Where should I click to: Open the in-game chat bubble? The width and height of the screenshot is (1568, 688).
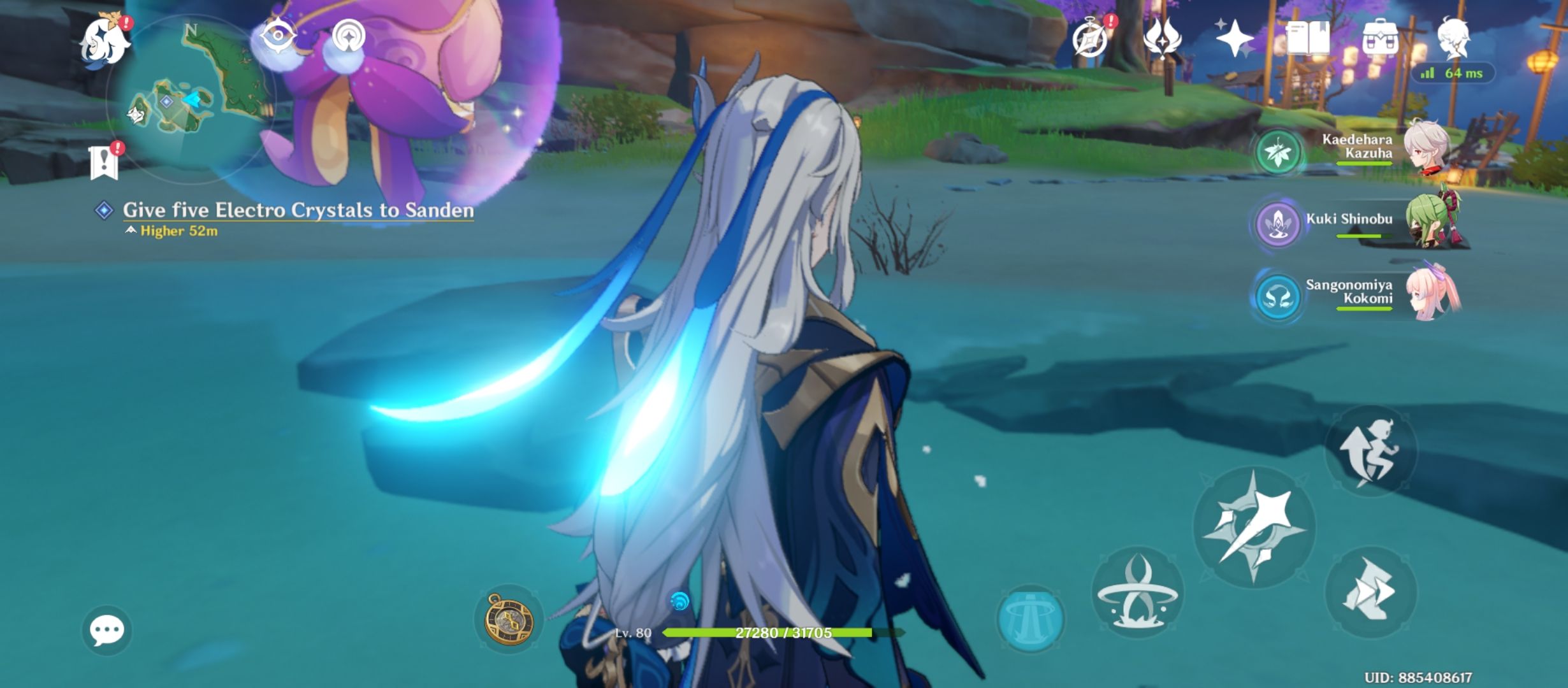tap(106, 631)
